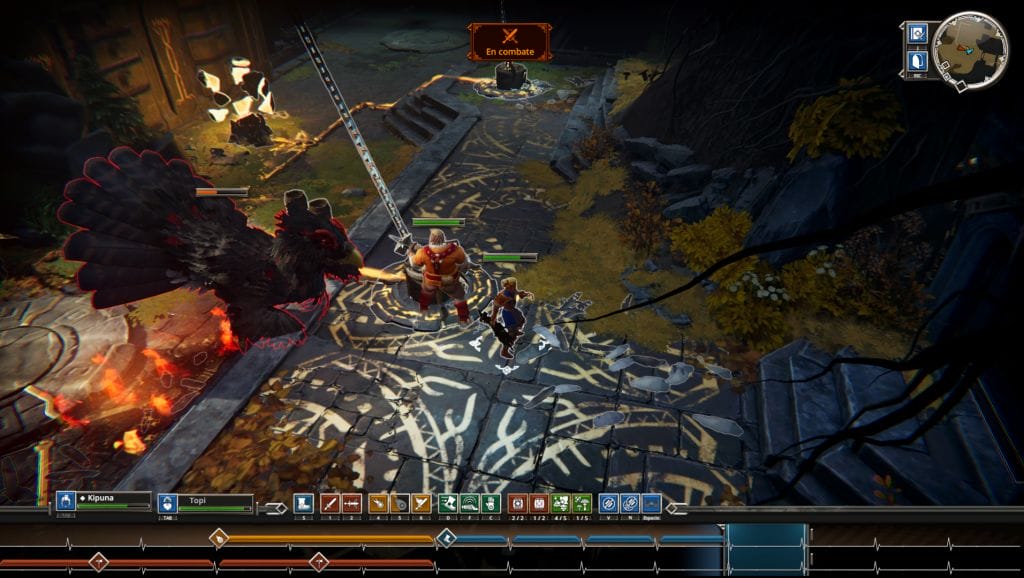Image resolution: width=1024 pixels, height=578 pixels.
Task: Click the blue Espacio action button
Action: coord(652,503)
